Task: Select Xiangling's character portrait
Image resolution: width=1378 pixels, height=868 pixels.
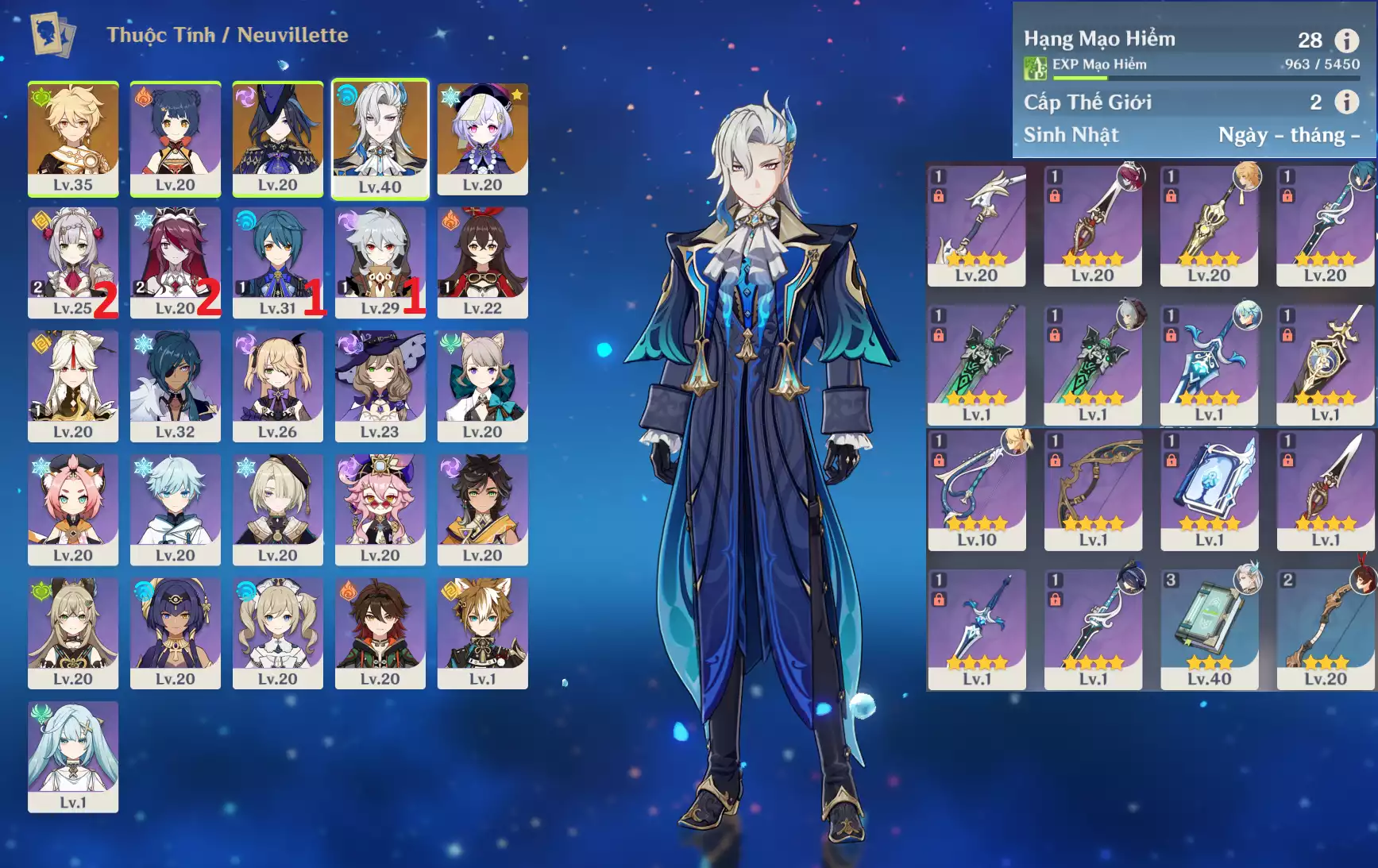Action: tap(175, 138)
